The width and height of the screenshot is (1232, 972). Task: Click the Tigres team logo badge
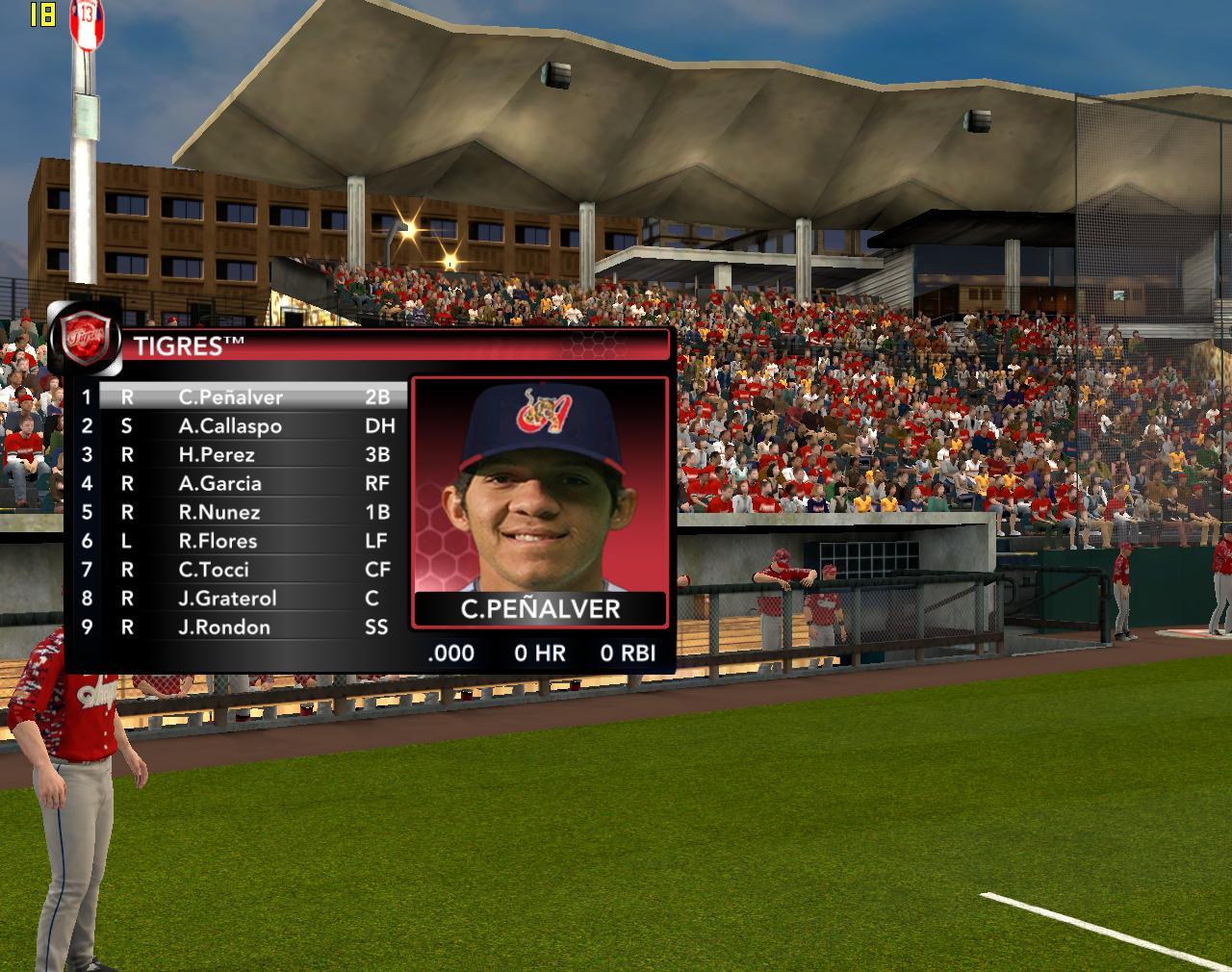pyautogui.click(x=85, y=340)
